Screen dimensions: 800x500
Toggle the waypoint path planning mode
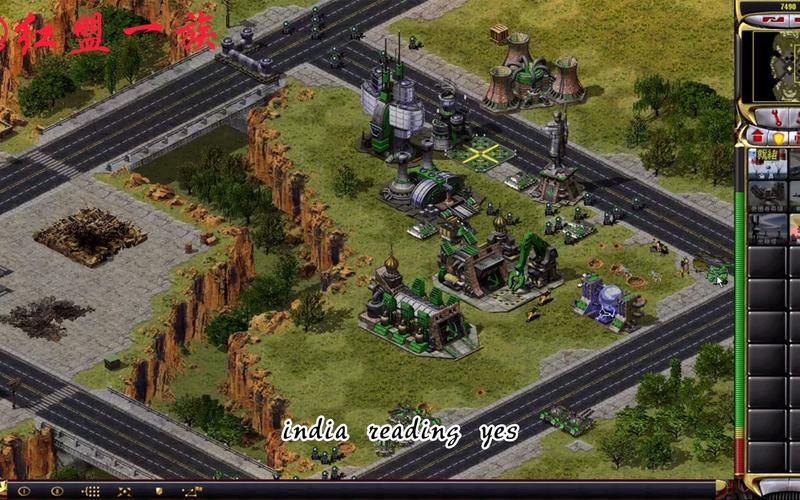[x=191, y=491]
